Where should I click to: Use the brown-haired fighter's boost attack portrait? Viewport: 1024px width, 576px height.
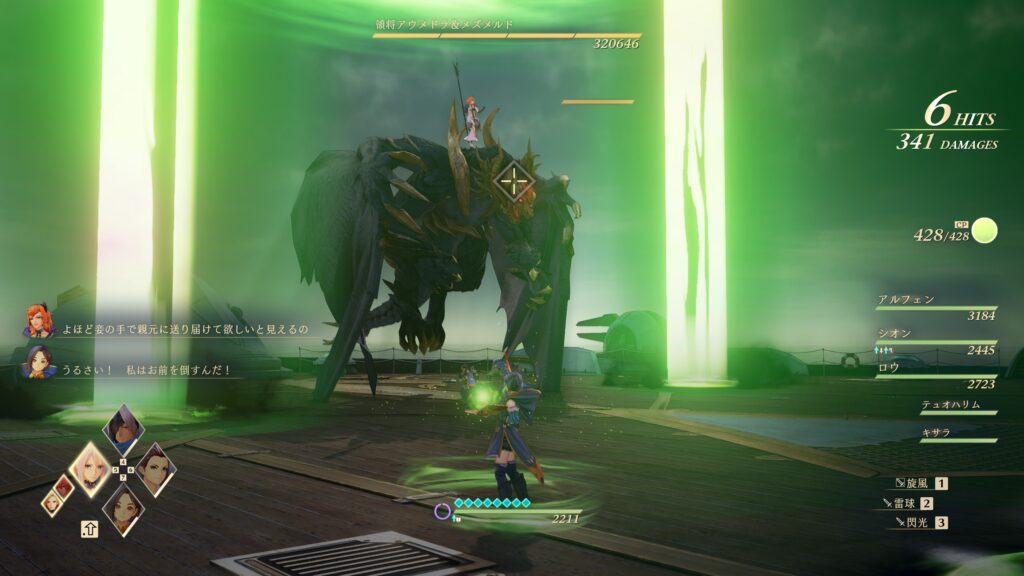pyautogui.click(x=154, y=468)
